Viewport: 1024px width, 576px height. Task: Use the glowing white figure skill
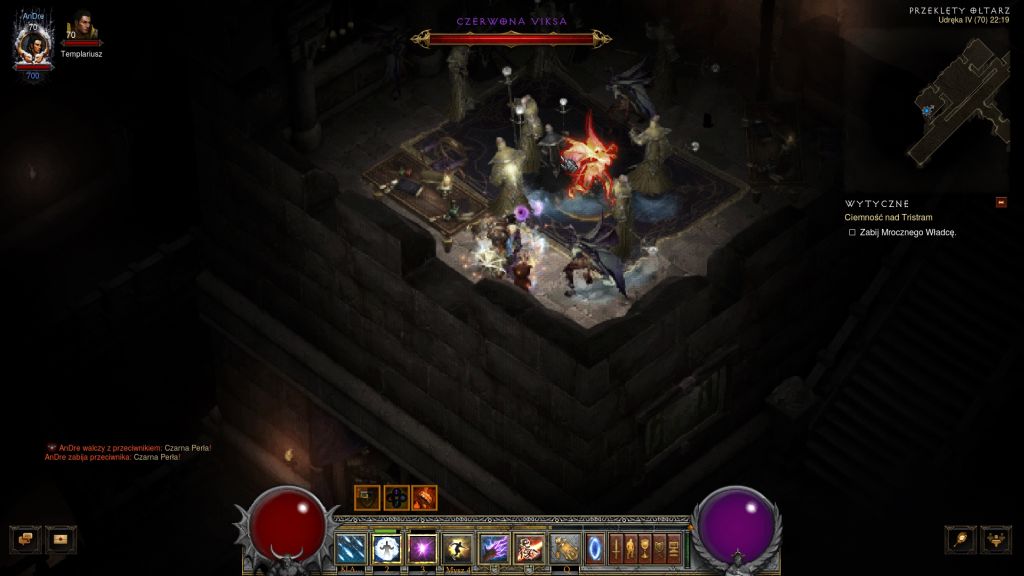tap(386, 548)
